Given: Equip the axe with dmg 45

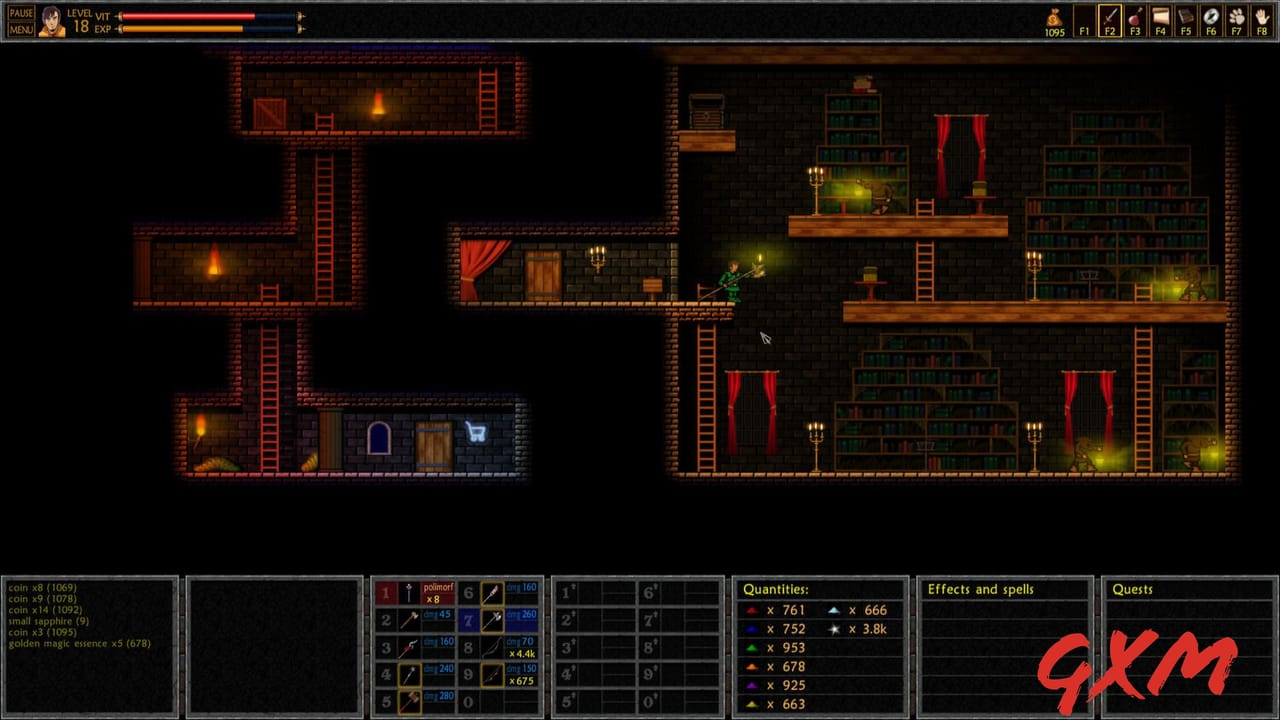Looking at the screenshot, I should pos(408,621).
